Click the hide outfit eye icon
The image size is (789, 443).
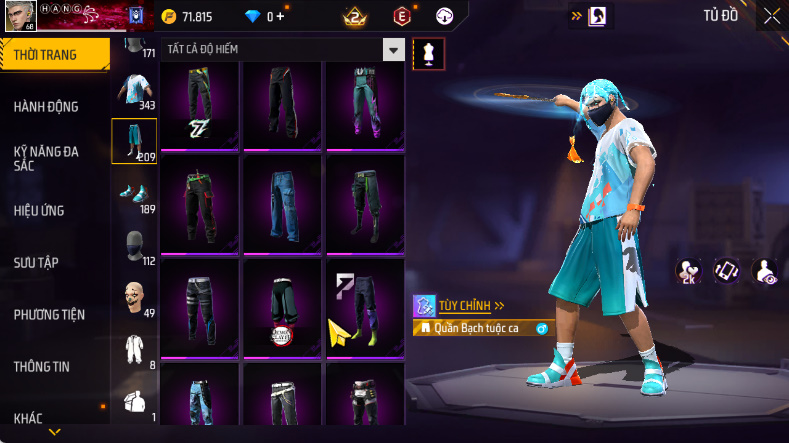766,271
